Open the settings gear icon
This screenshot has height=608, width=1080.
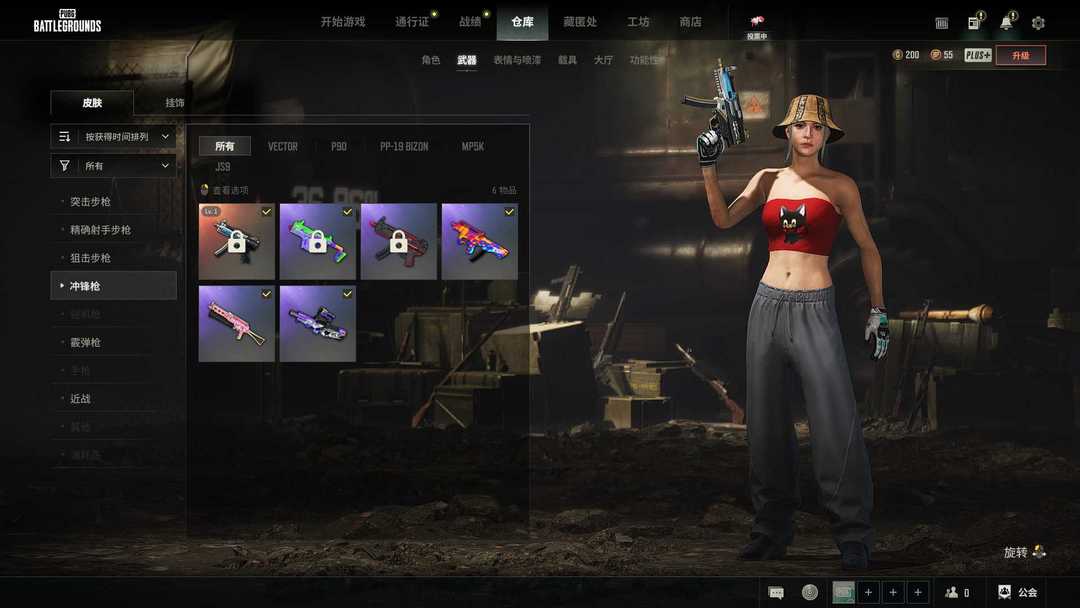click(x=1038, y=23)
